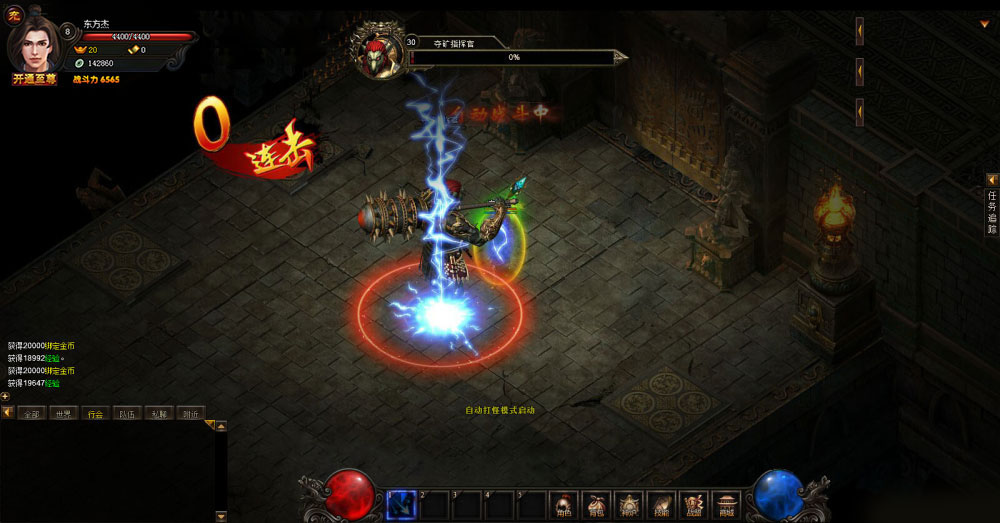Open the 战盟 guild alliance menu
Image resolution: width=1000 pixels, height=523 pixels.
pos(693,504)
